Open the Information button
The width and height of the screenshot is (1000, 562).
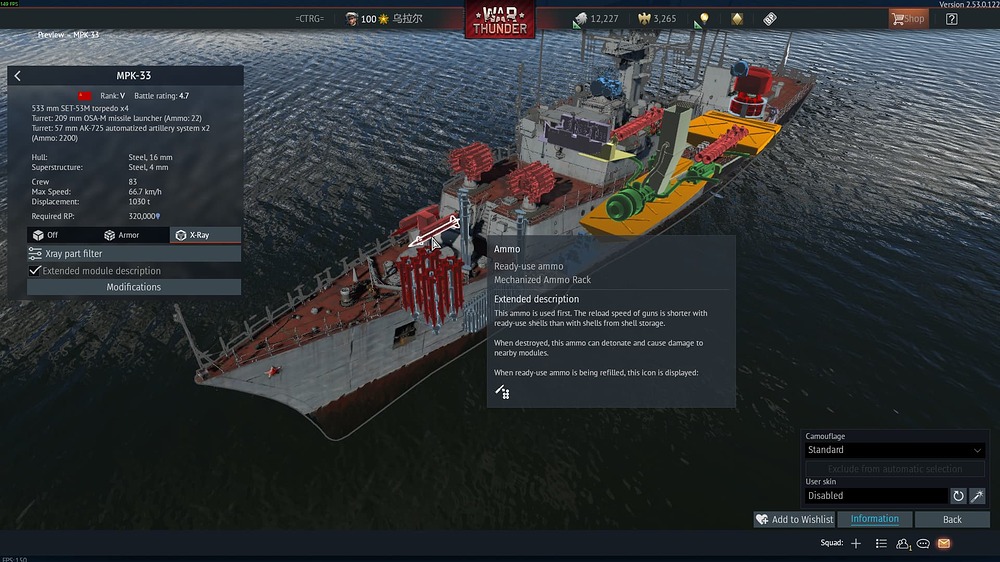tap(875, 520)
